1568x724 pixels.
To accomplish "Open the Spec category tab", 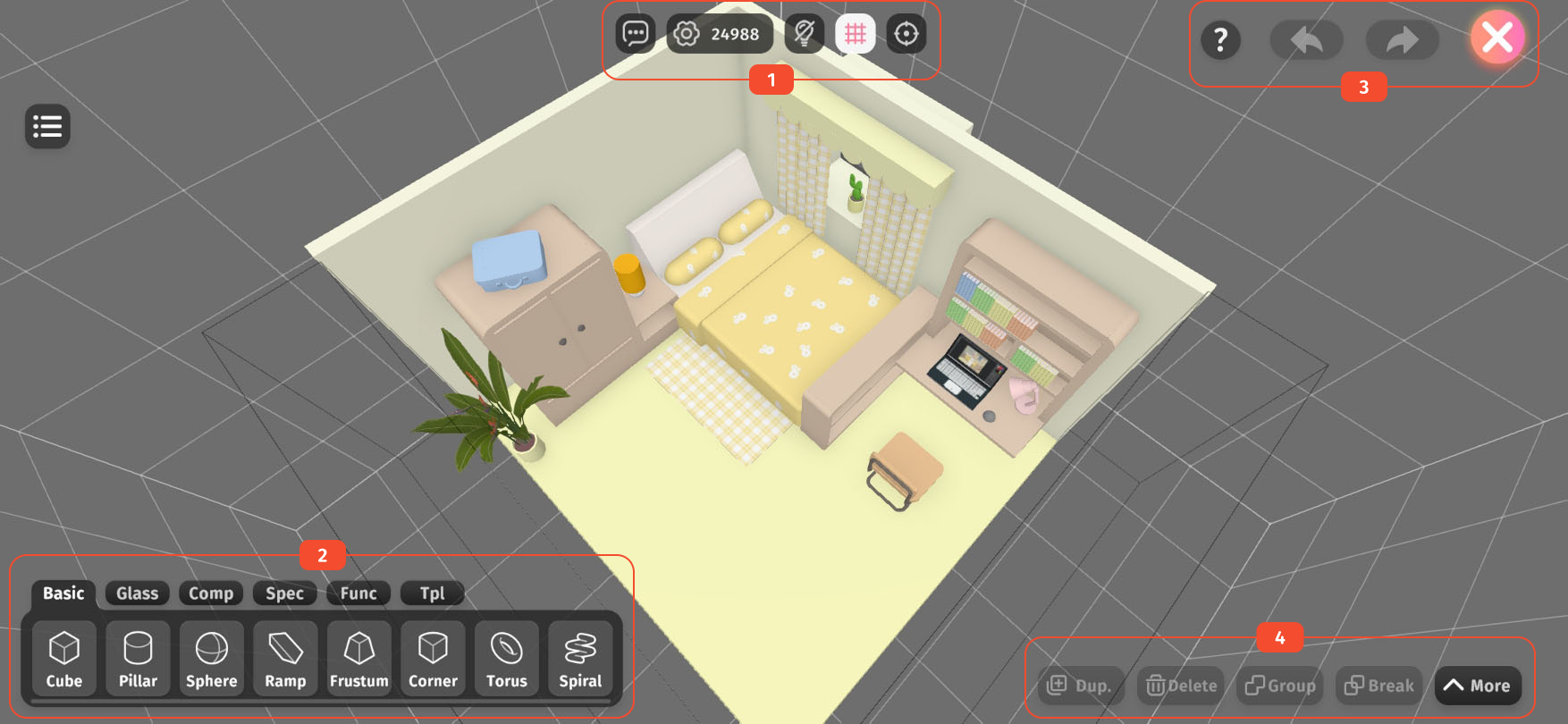I will point(284,594).
